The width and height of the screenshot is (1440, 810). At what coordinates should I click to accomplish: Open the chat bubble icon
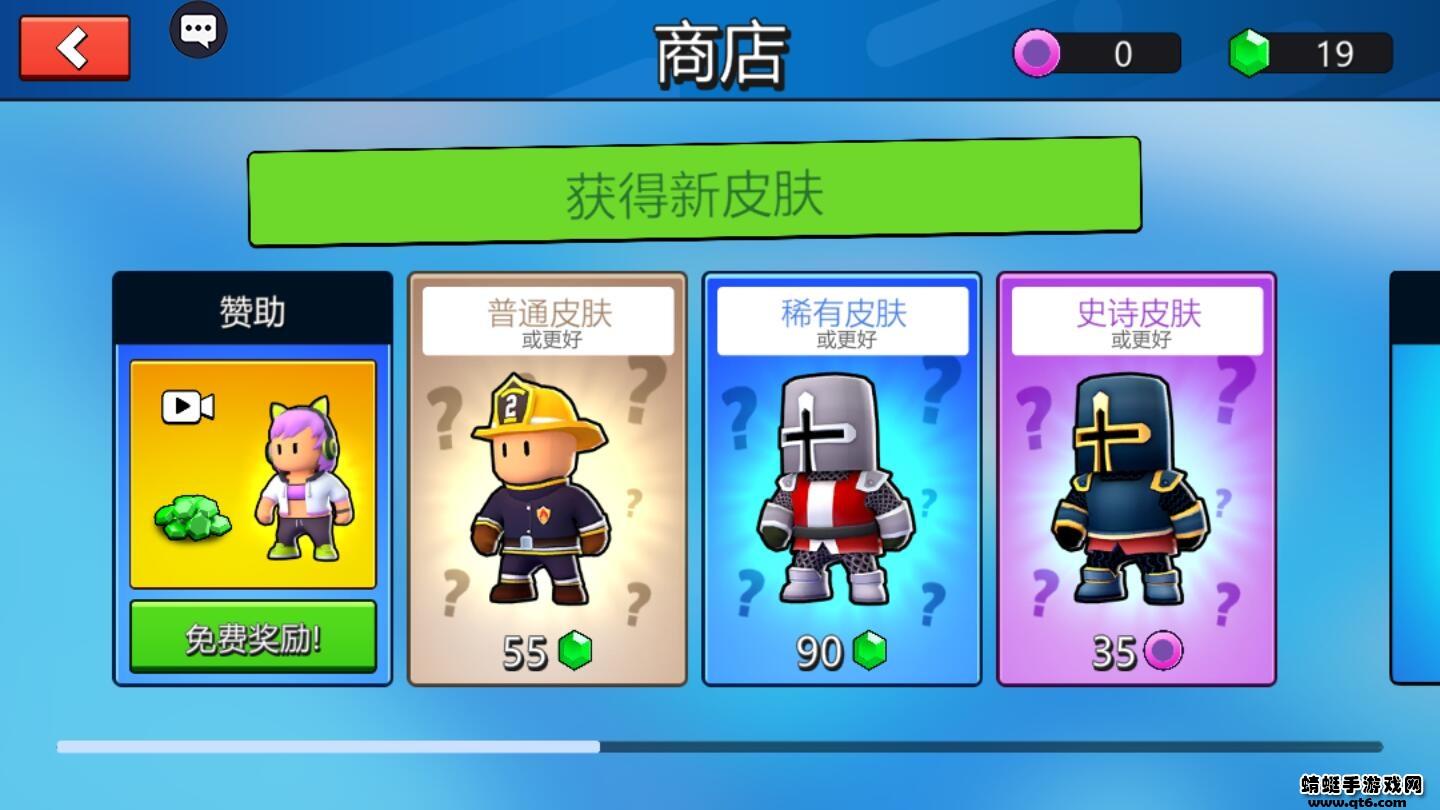click(x=198, y=30)
